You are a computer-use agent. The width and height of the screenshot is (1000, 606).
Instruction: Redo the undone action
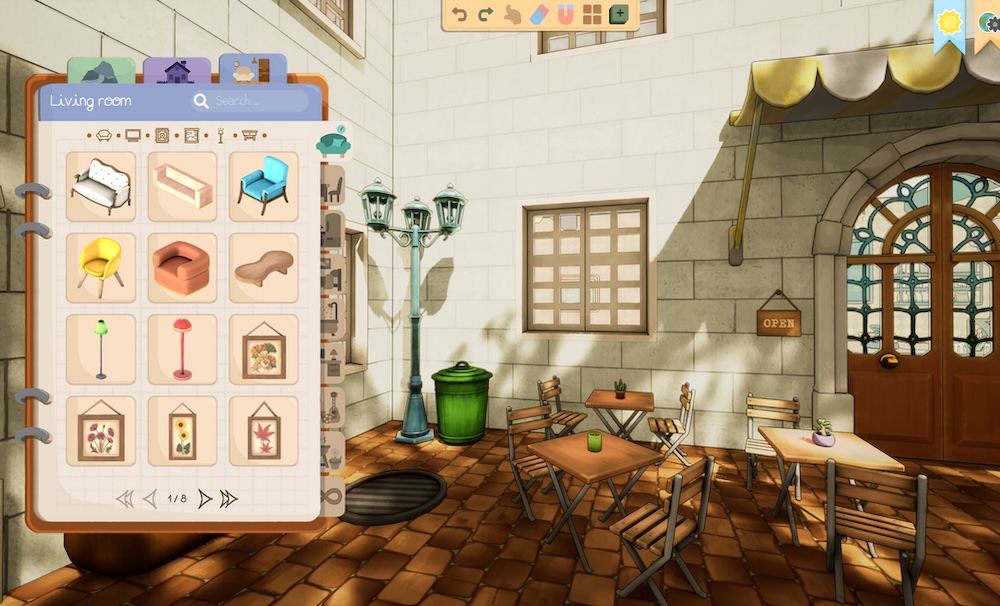click(486, 14)
